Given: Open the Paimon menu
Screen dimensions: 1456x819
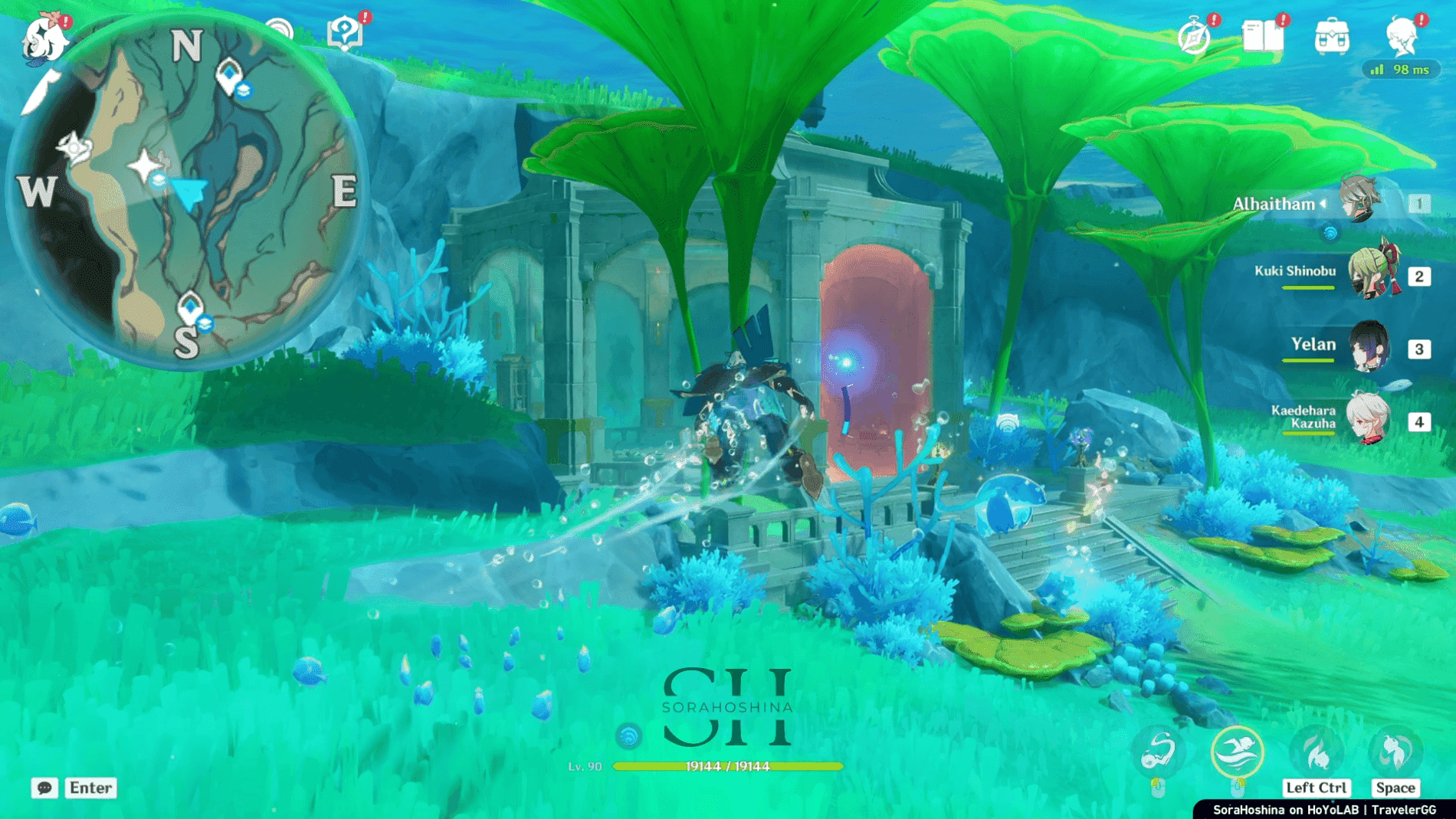Looking at the screenshot, I should [44, 38].
